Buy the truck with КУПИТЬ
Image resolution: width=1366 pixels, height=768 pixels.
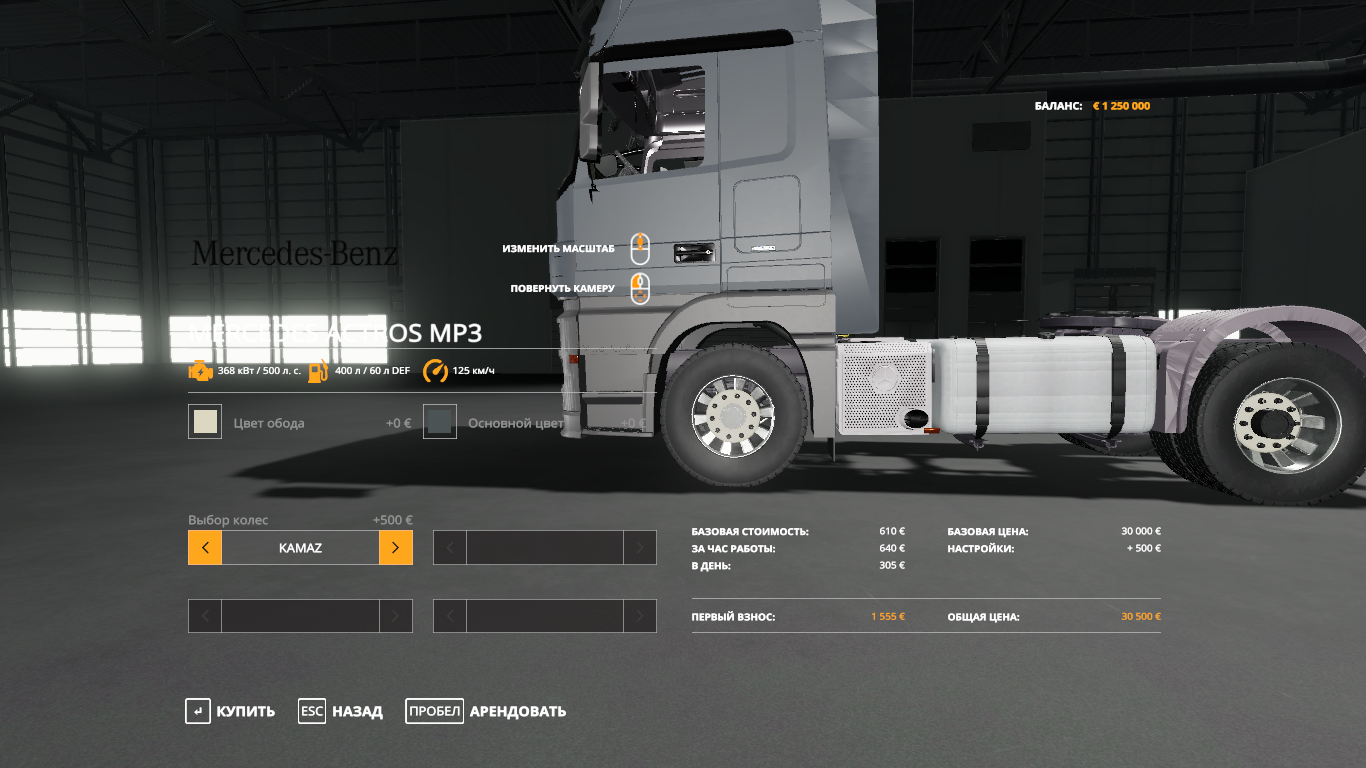pos(230,712)
